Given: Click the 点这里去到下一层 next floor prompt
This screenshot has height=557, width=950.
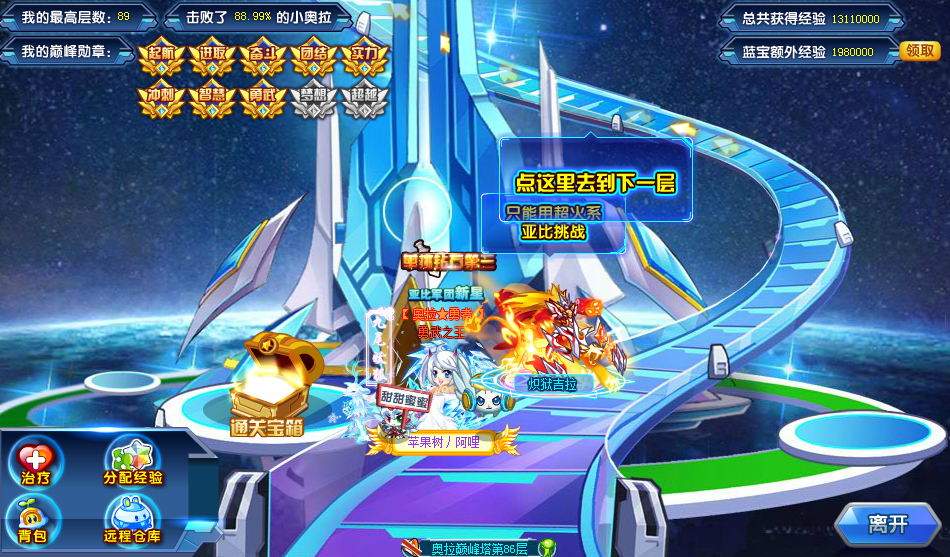Looking at the screenshot, I should [595, 183].
